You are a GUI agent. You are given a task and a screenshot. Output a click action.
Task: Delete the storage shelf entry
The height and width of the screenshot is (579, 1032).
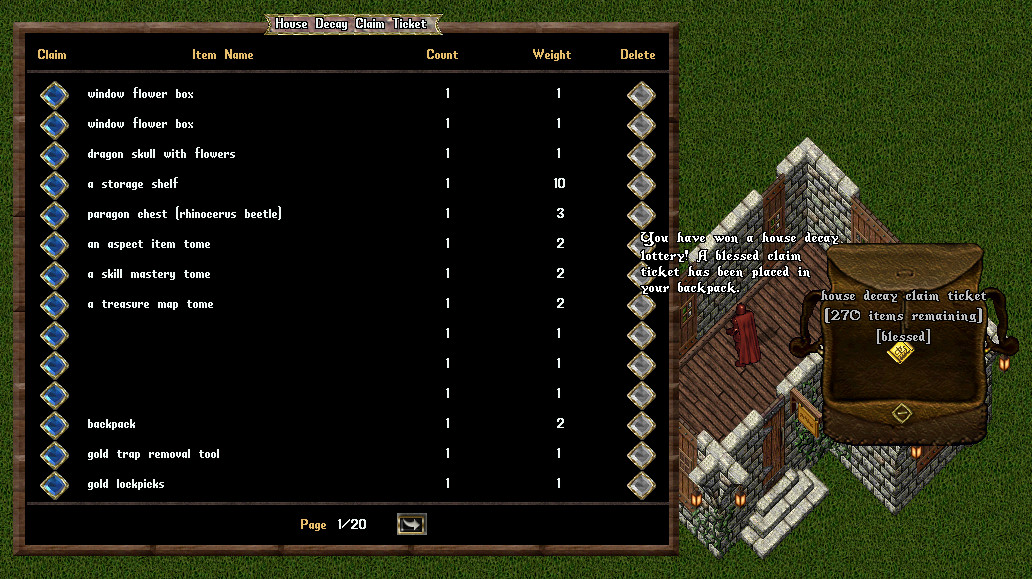[x=640, y=185]
